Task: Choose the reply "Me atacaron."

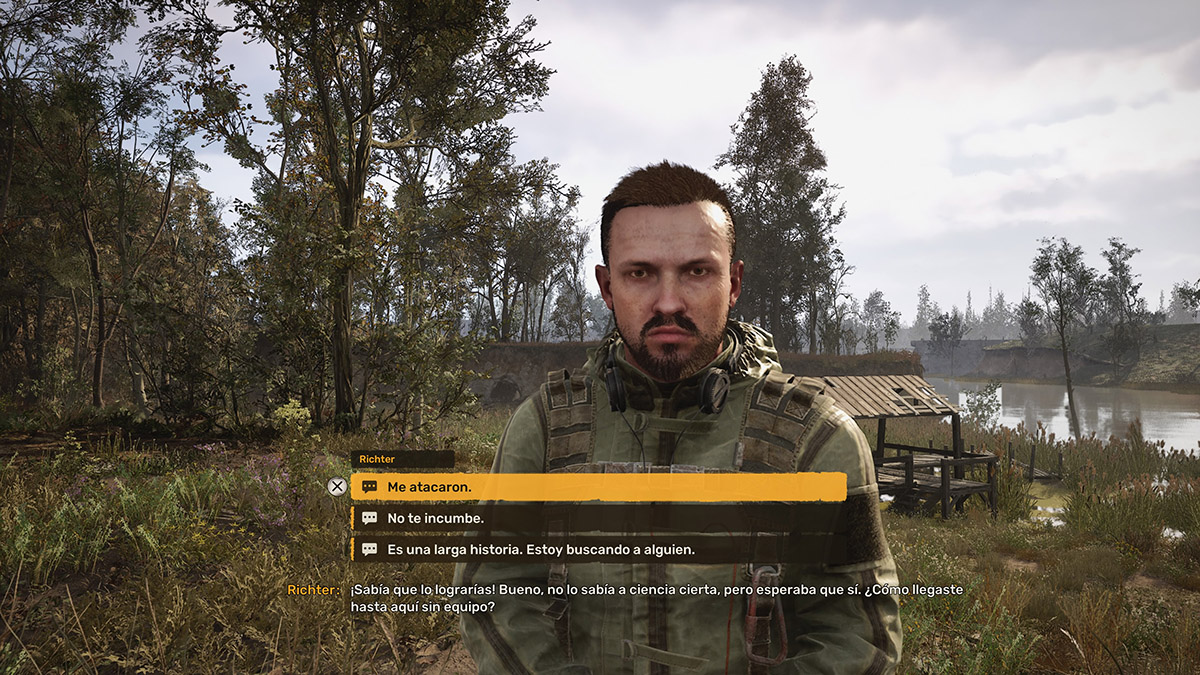Action: click(598, 487)
